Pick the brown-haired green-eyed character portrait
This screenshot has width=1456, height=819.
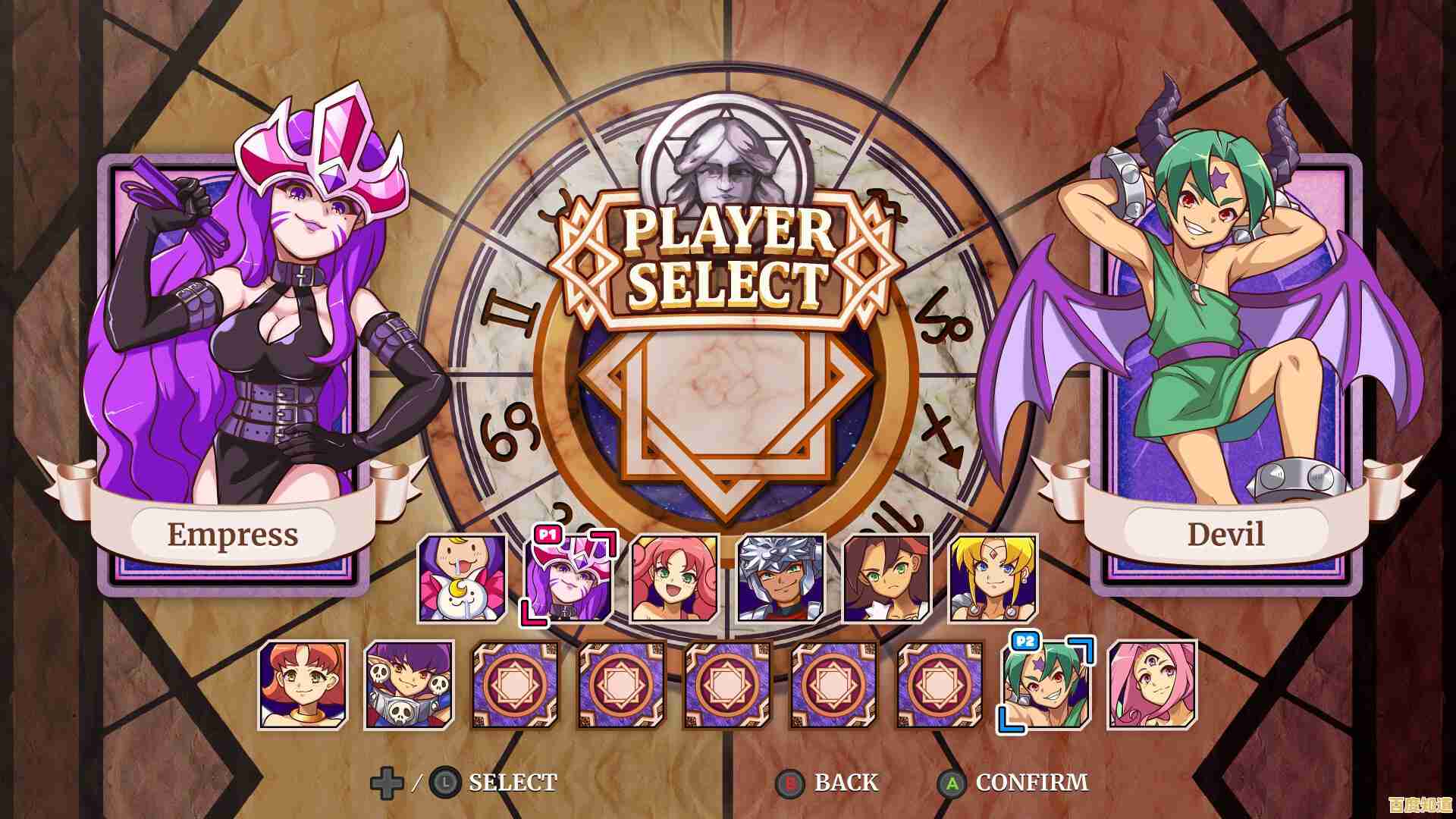coord(887,579)
